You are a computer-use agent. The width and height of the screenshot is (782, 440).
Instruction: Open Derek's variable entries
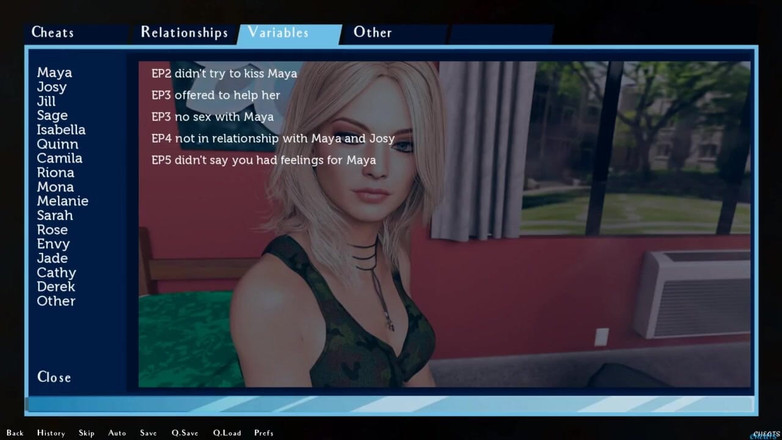pyautogui.click(x=56, y=287)
